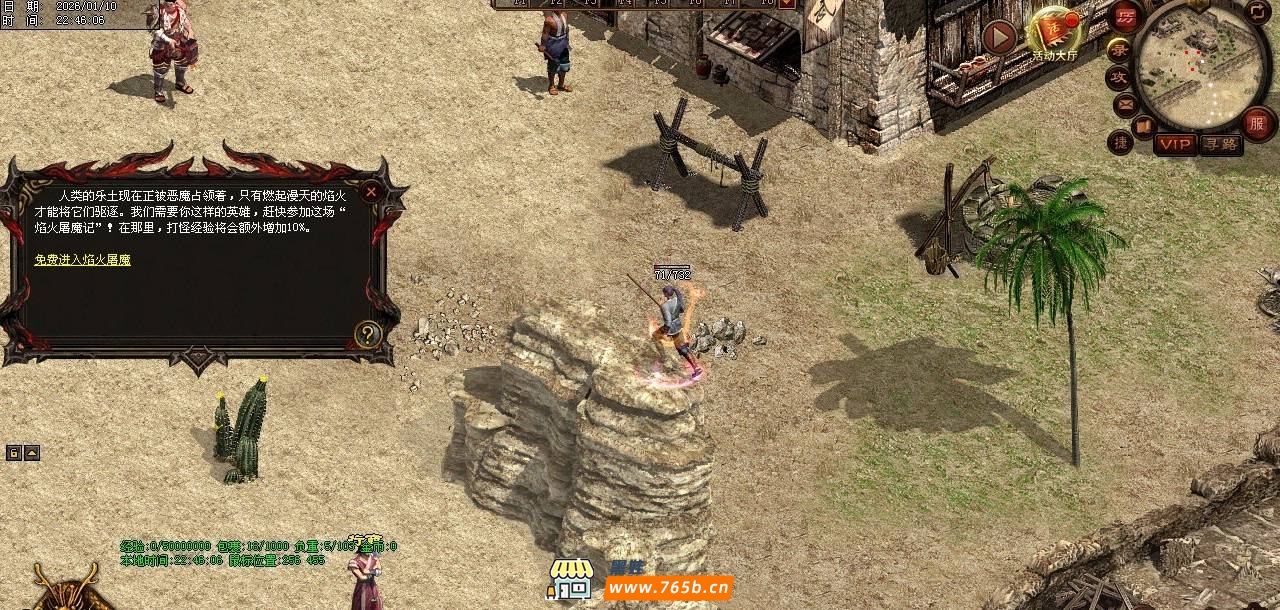This screenshot has height=610, width=1280.
Task: Click the round play arrow button
Action: point(999,38)
